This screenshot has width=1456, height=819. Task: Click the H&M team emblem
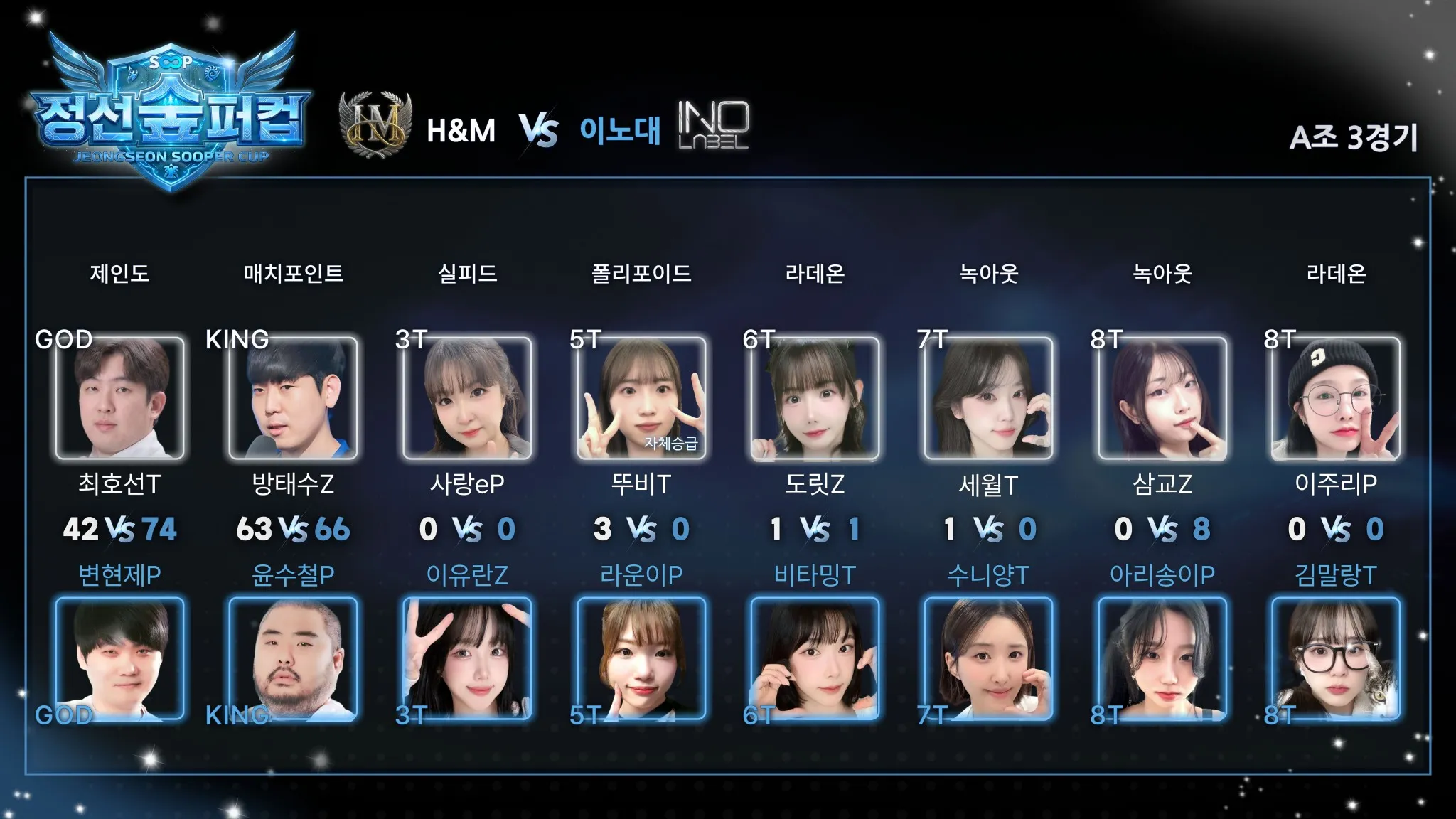pos(376,125)
